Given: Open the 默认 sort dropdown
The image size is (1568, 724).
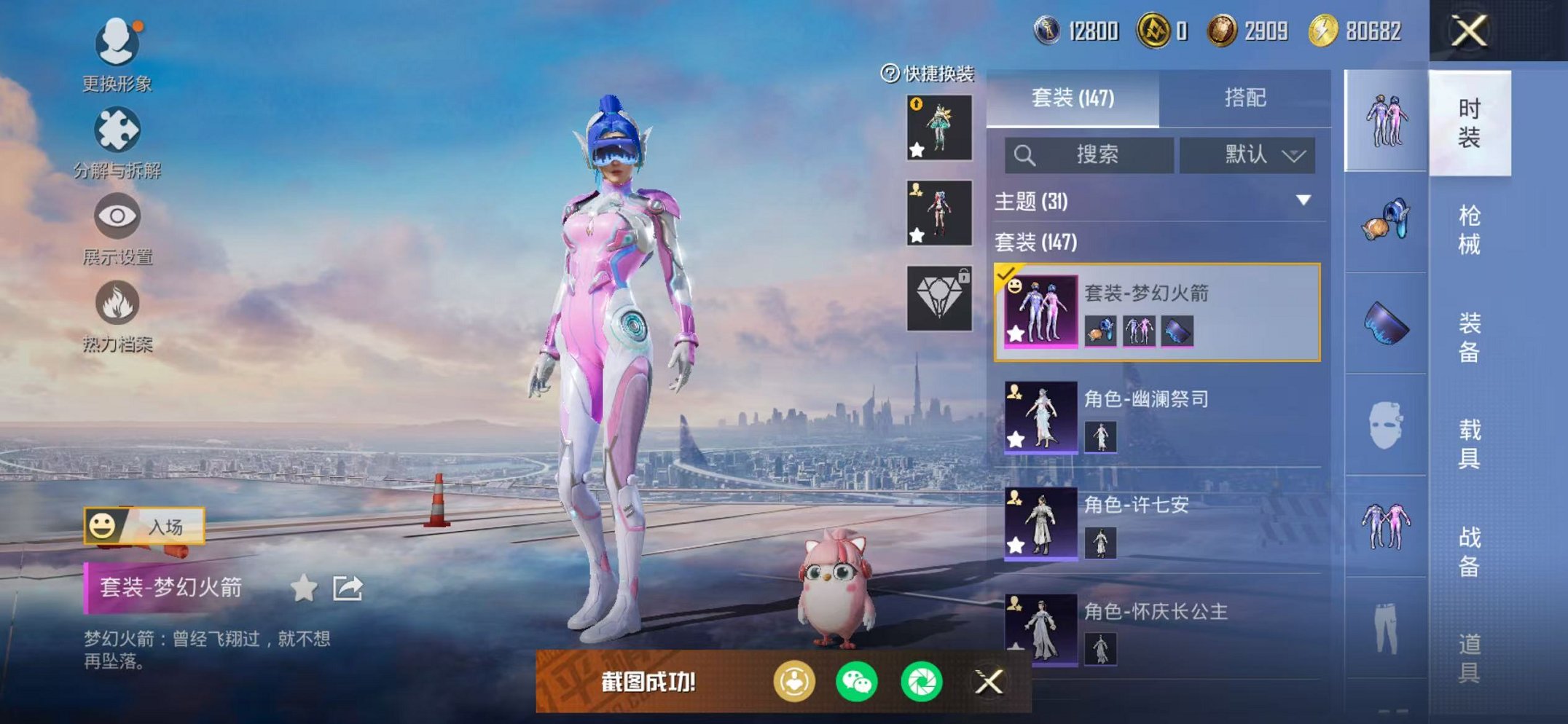Looking at the screenshot, I should click(1247, 155).
